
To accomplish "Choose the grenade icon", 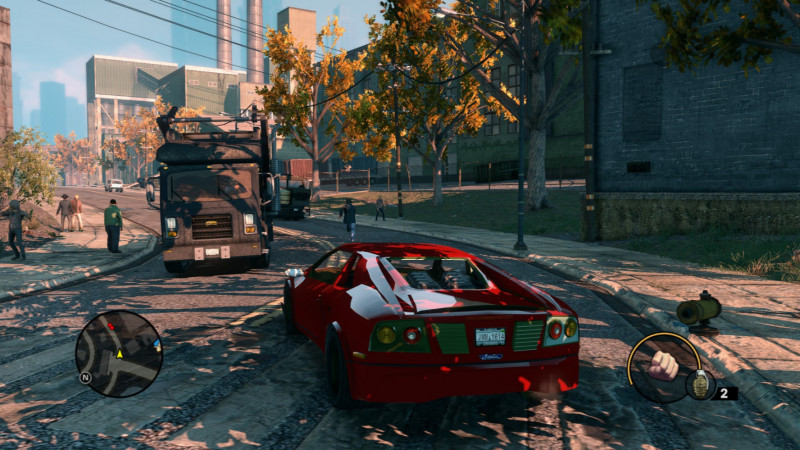I will [x=699, y=385].
